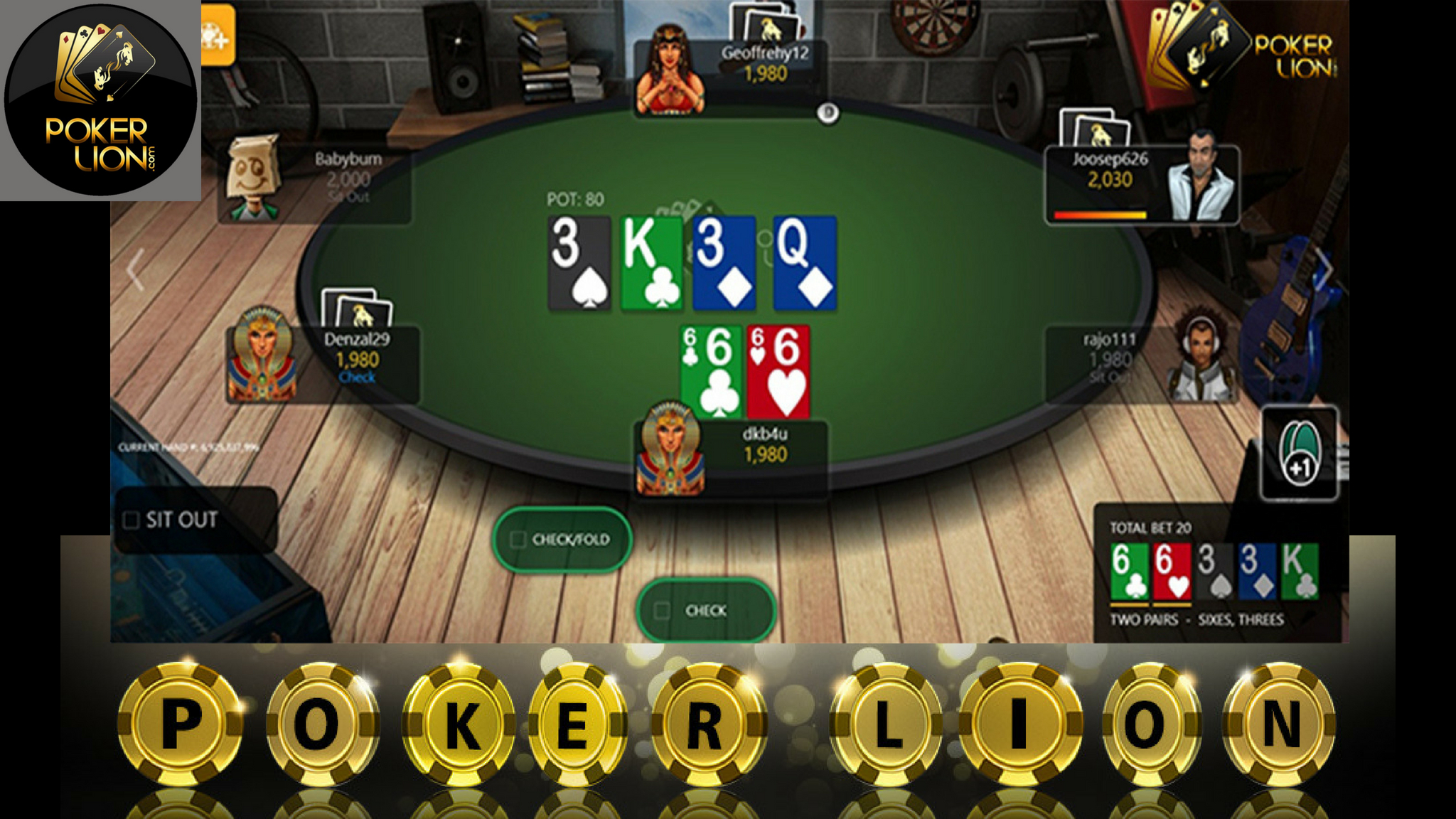The width and height of the screenshot is (1456, 819).
Task: Tick the CHECK/FOLD pre-action checkbox
Action: [x=517, y=540]
